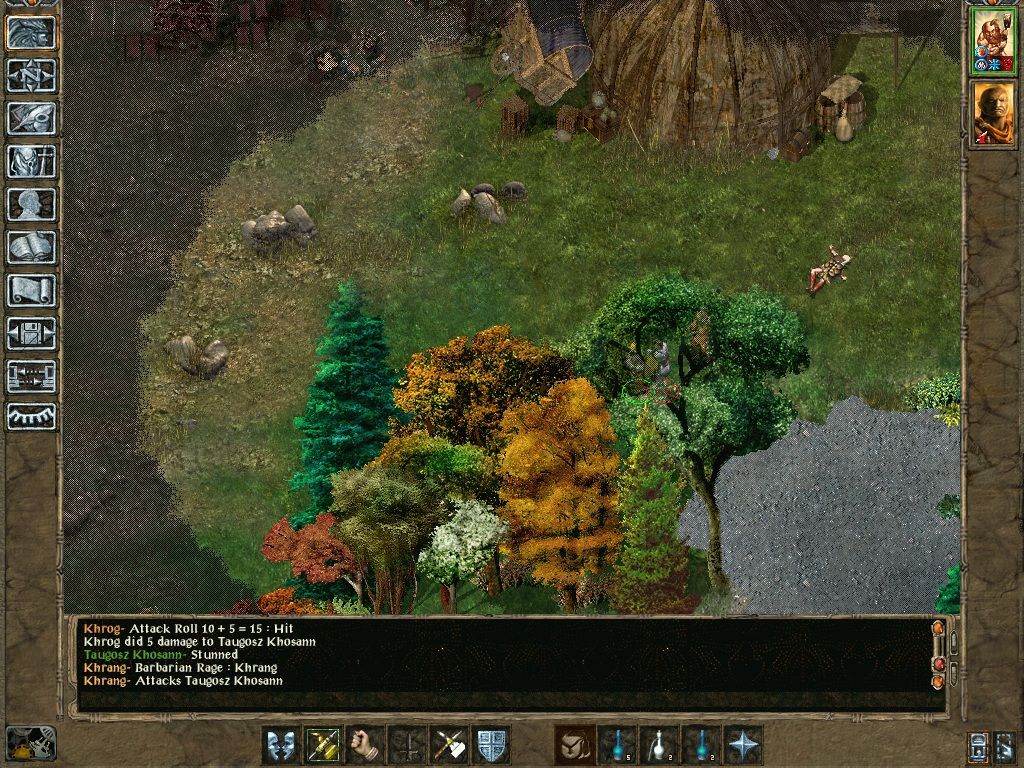Open the journal quill icon
Viewport: 1024px width, 768px height.
point(31,118)
